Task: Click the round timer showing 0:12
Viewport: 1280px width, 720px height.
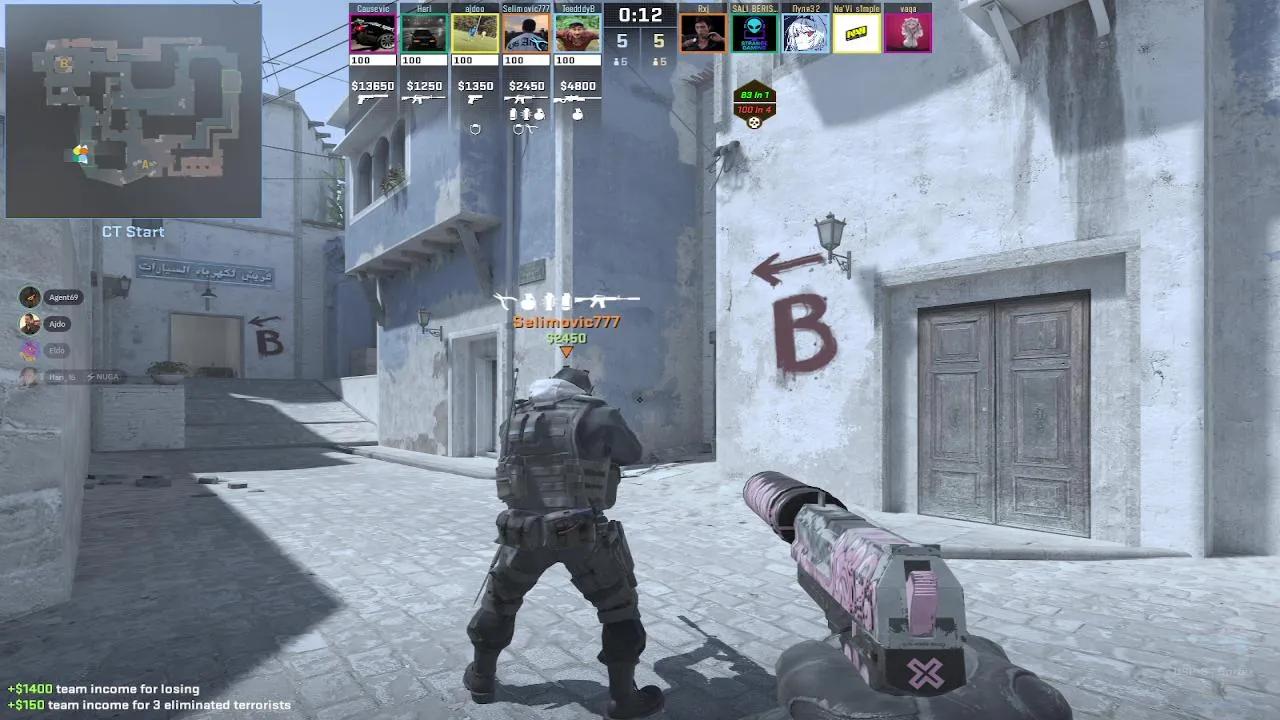Action: click(640, 15)
